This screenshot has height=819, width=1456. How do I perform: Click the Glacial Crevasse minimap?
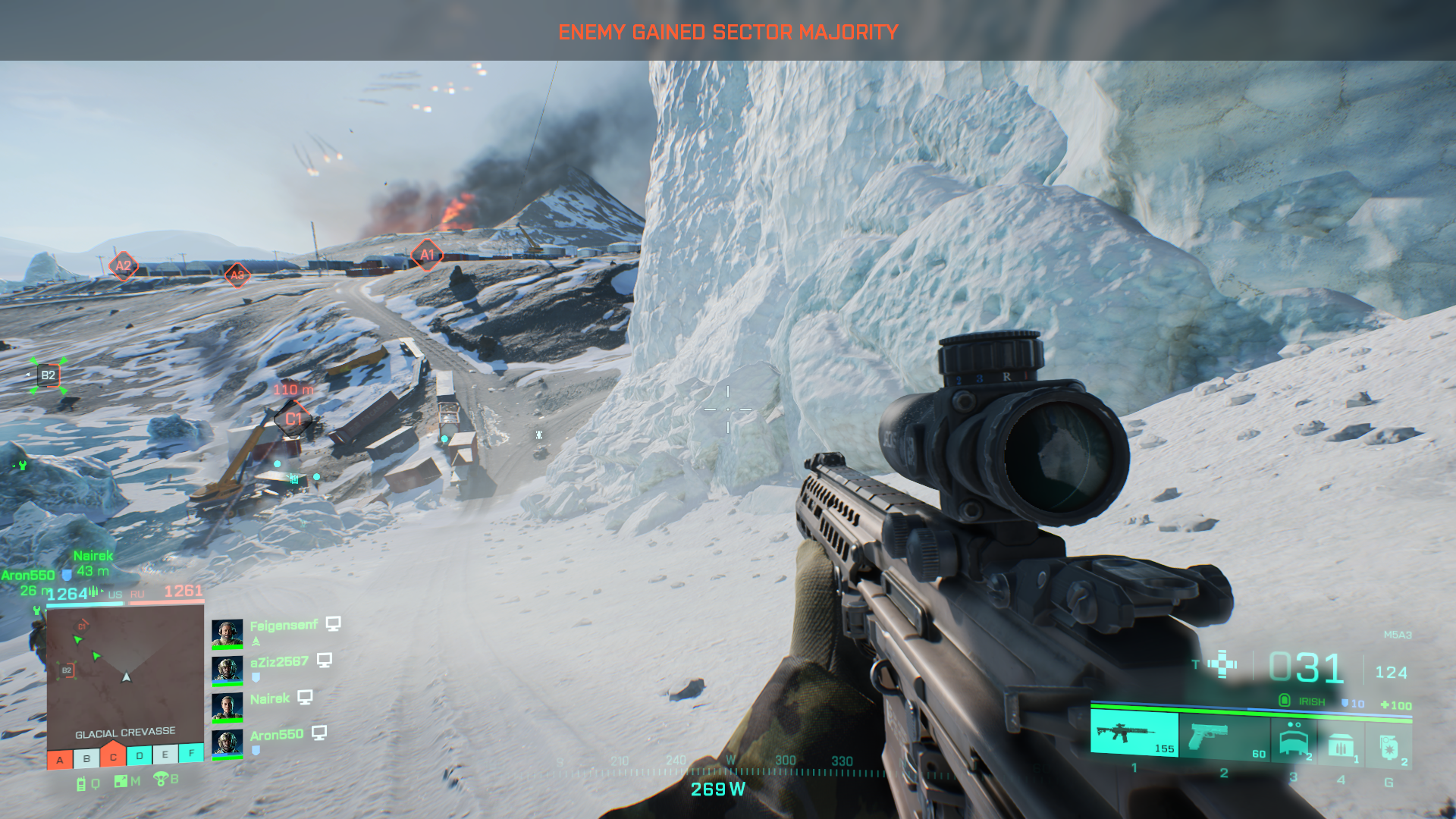tap(125, 672)
